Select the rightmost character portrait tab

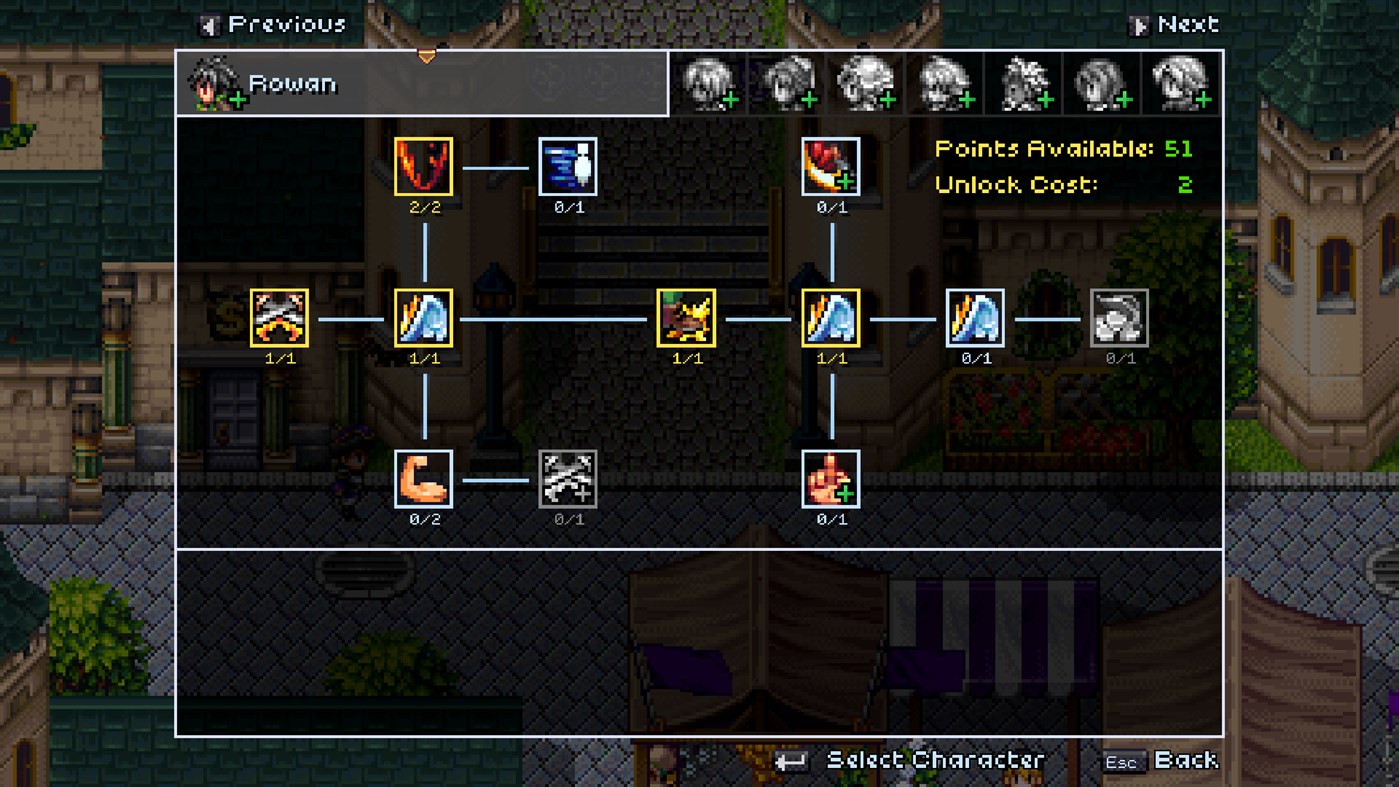pos(1179,84)
